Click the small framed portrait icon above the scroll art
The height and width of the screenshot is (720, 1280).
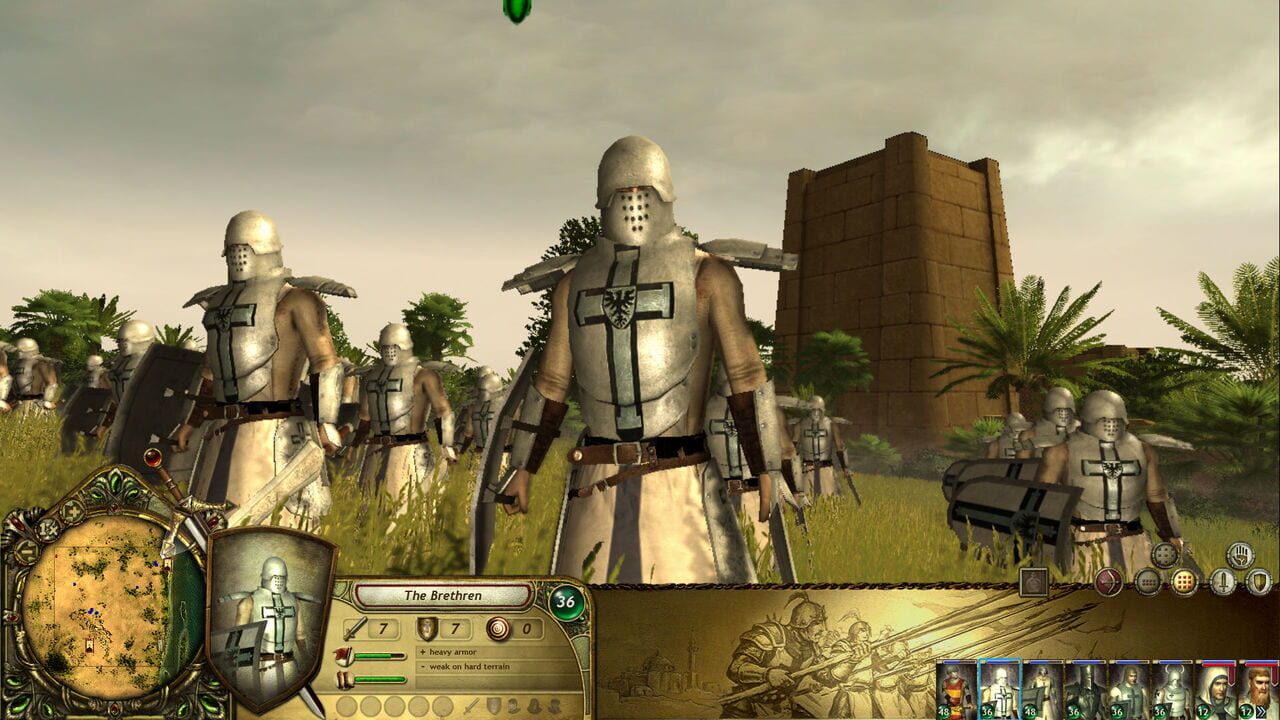tap(1034, 583)
